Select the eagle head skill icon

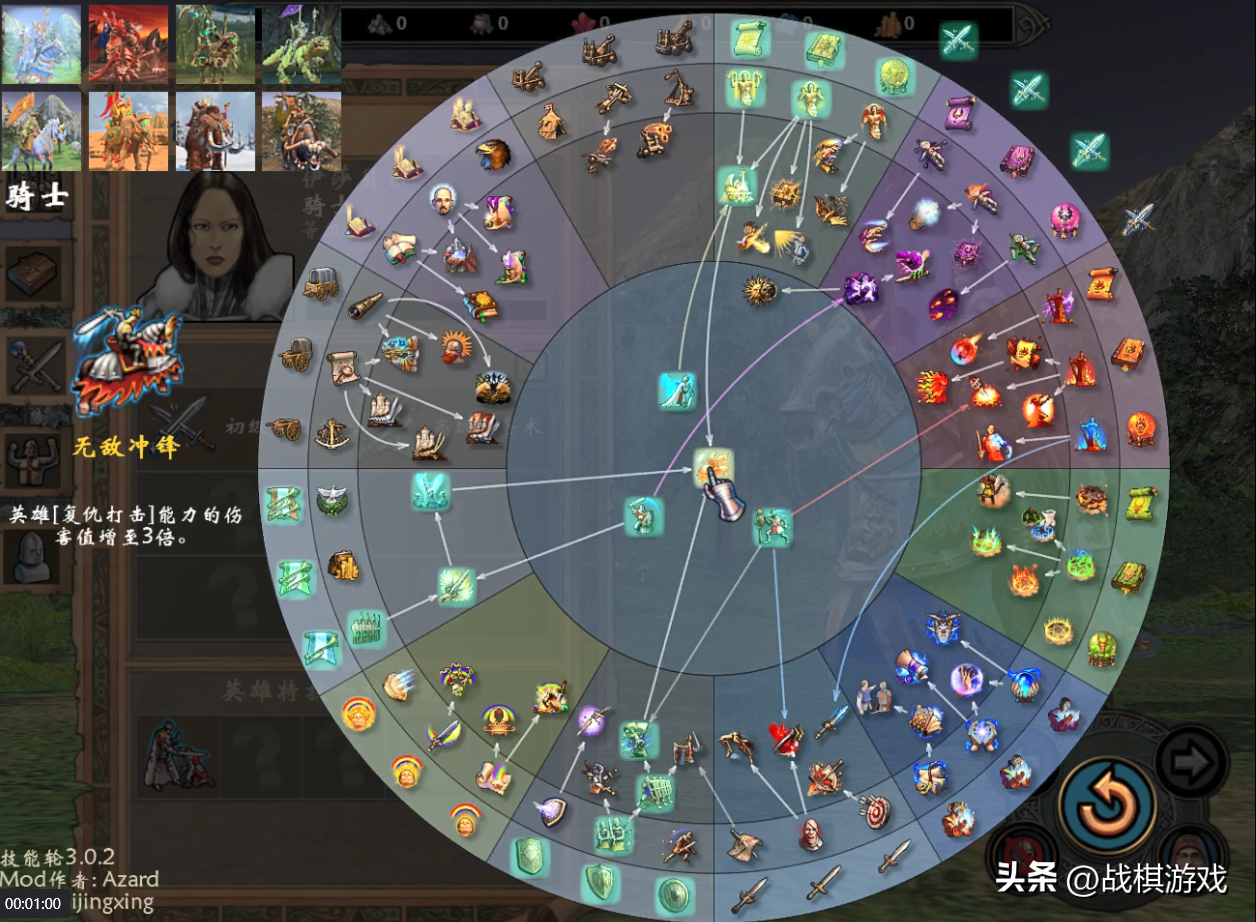[x=492, y=154]
